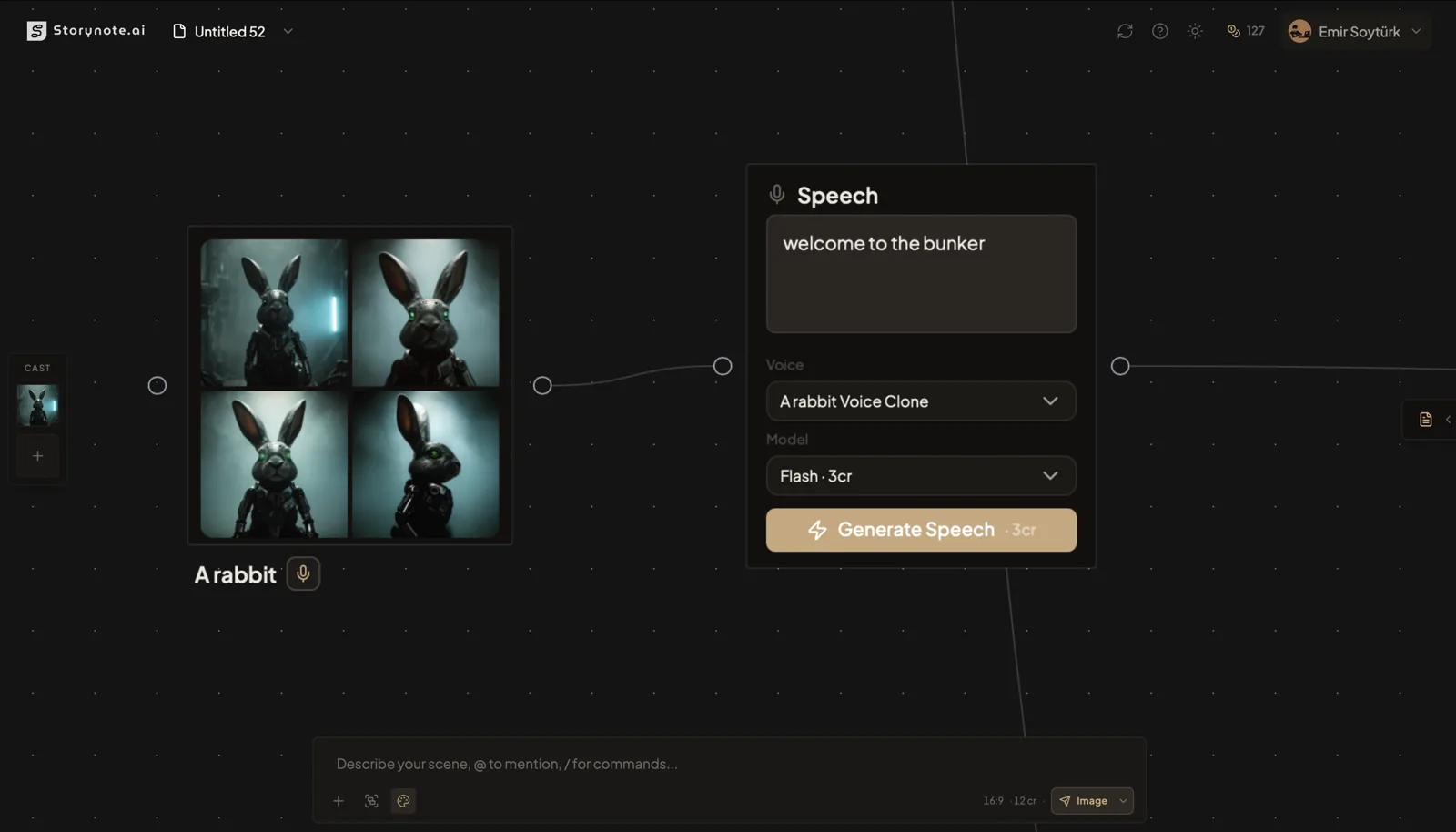Select the rabbit thumbnail in the Cast panel
Viewport: 1456px width, 832px height.
click(37, 406)
